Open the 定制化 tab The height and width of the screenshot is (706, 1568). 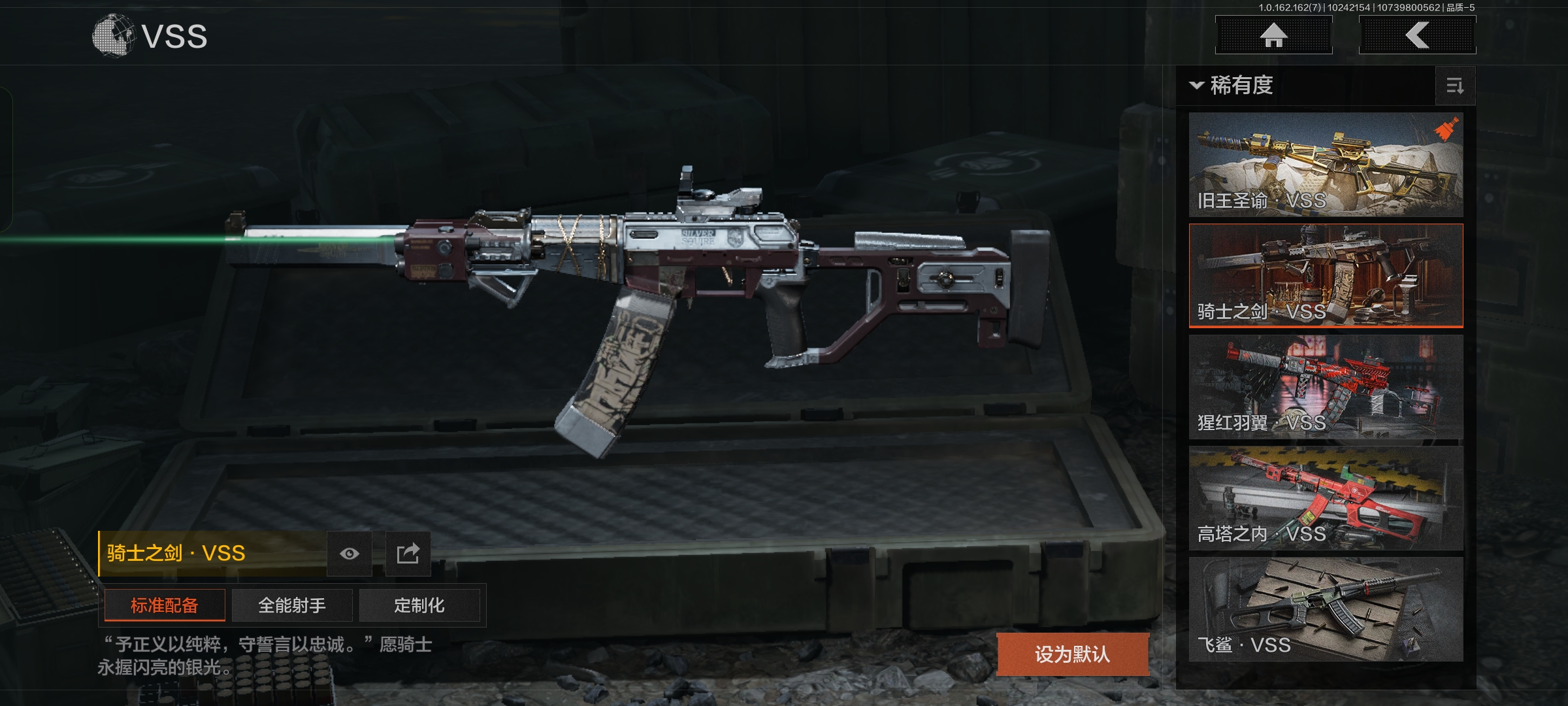click(419, 605)
